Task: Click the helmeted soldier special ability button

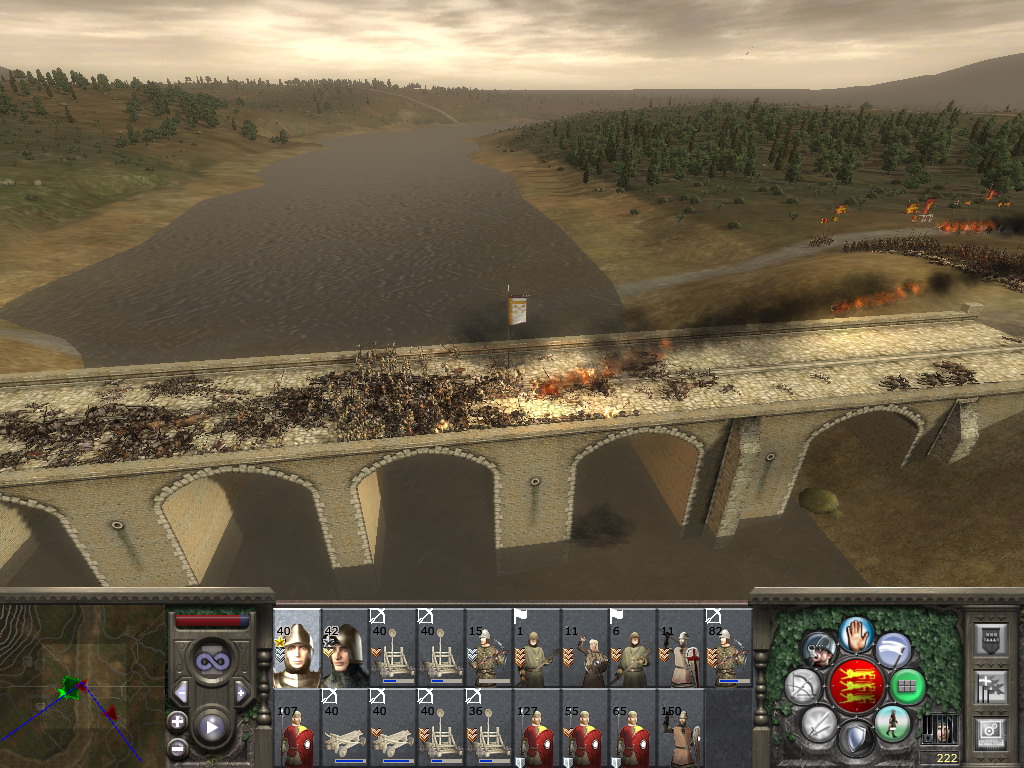Action: 819,650
